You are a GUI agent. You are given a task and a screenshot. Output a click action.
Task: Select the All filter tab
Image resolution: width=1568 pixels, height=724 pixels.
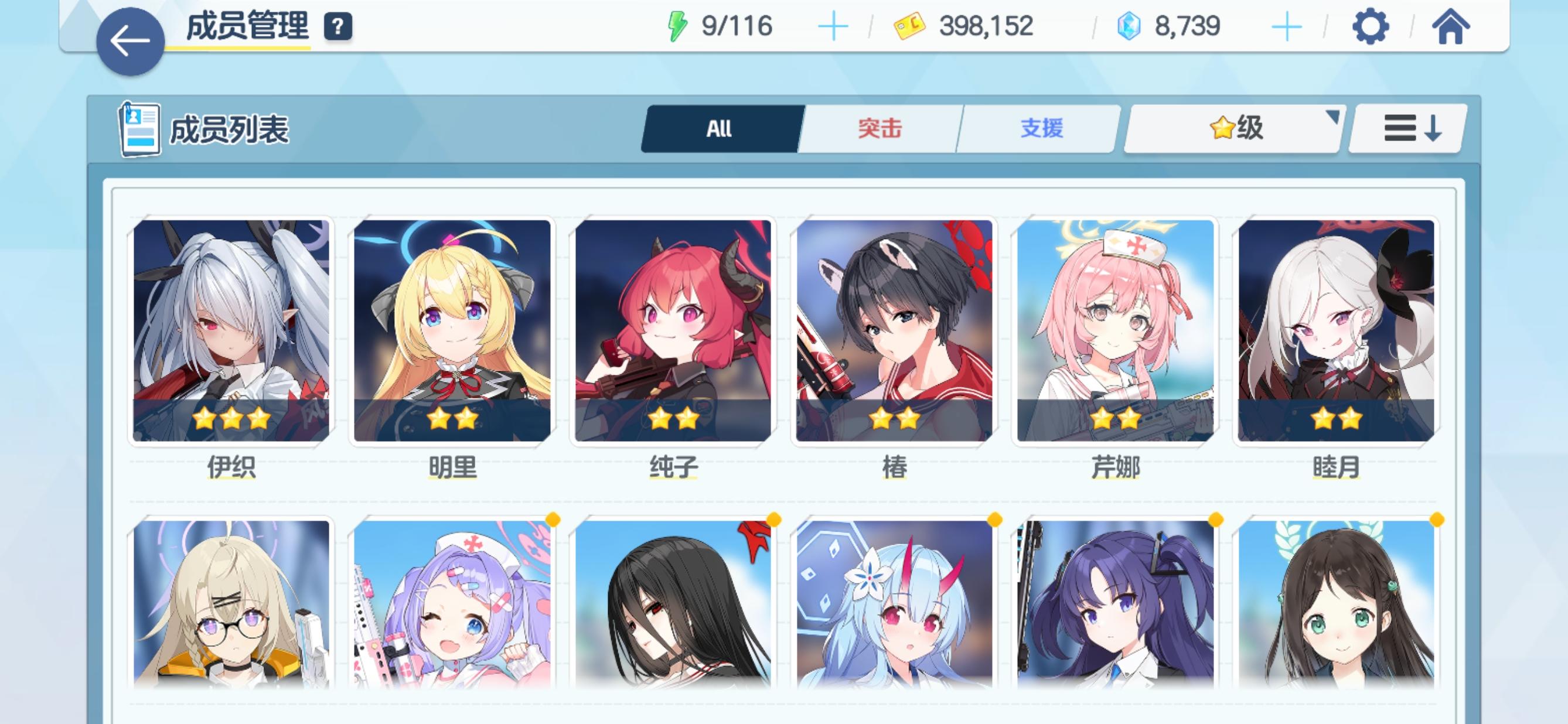pyautogui.click(x=720, y=128)
